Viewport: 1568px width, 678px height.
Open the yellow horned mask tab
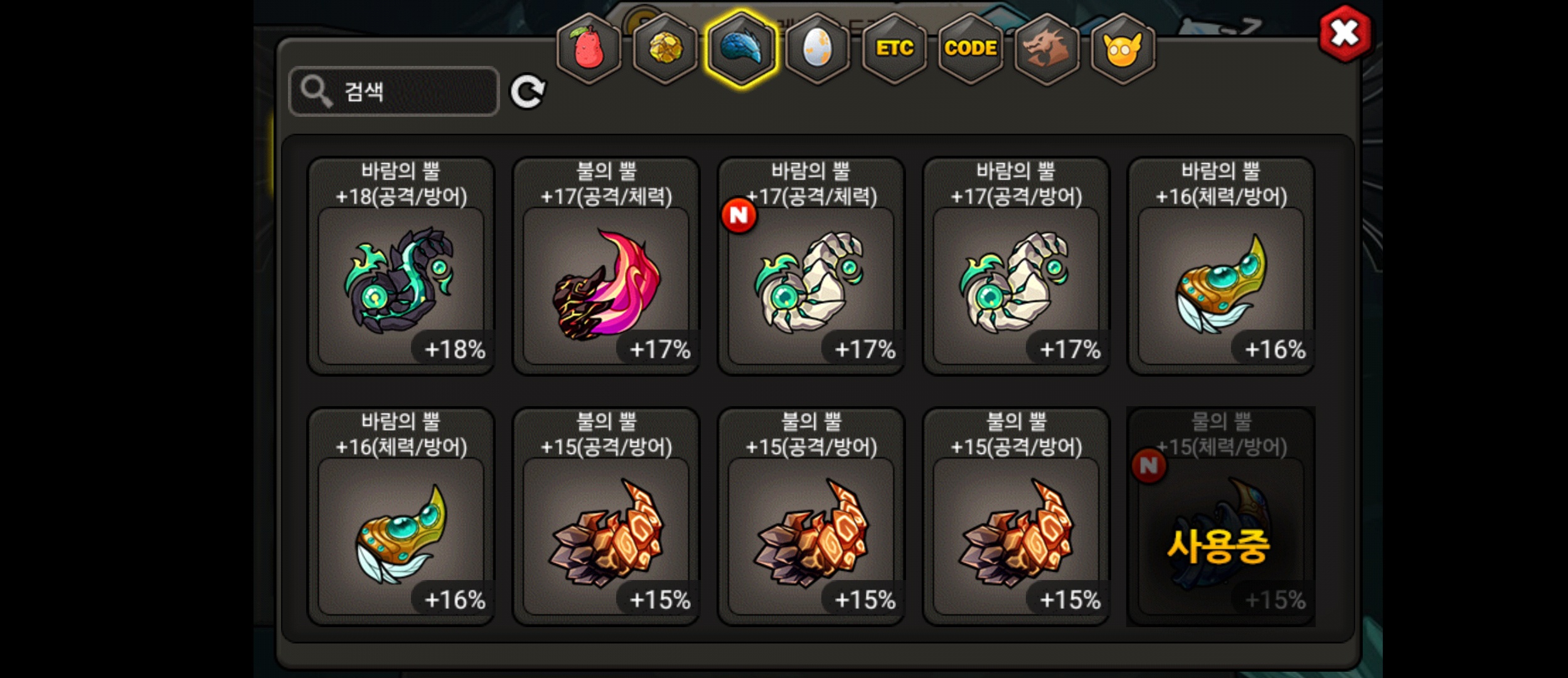[x=1123, y=48]
